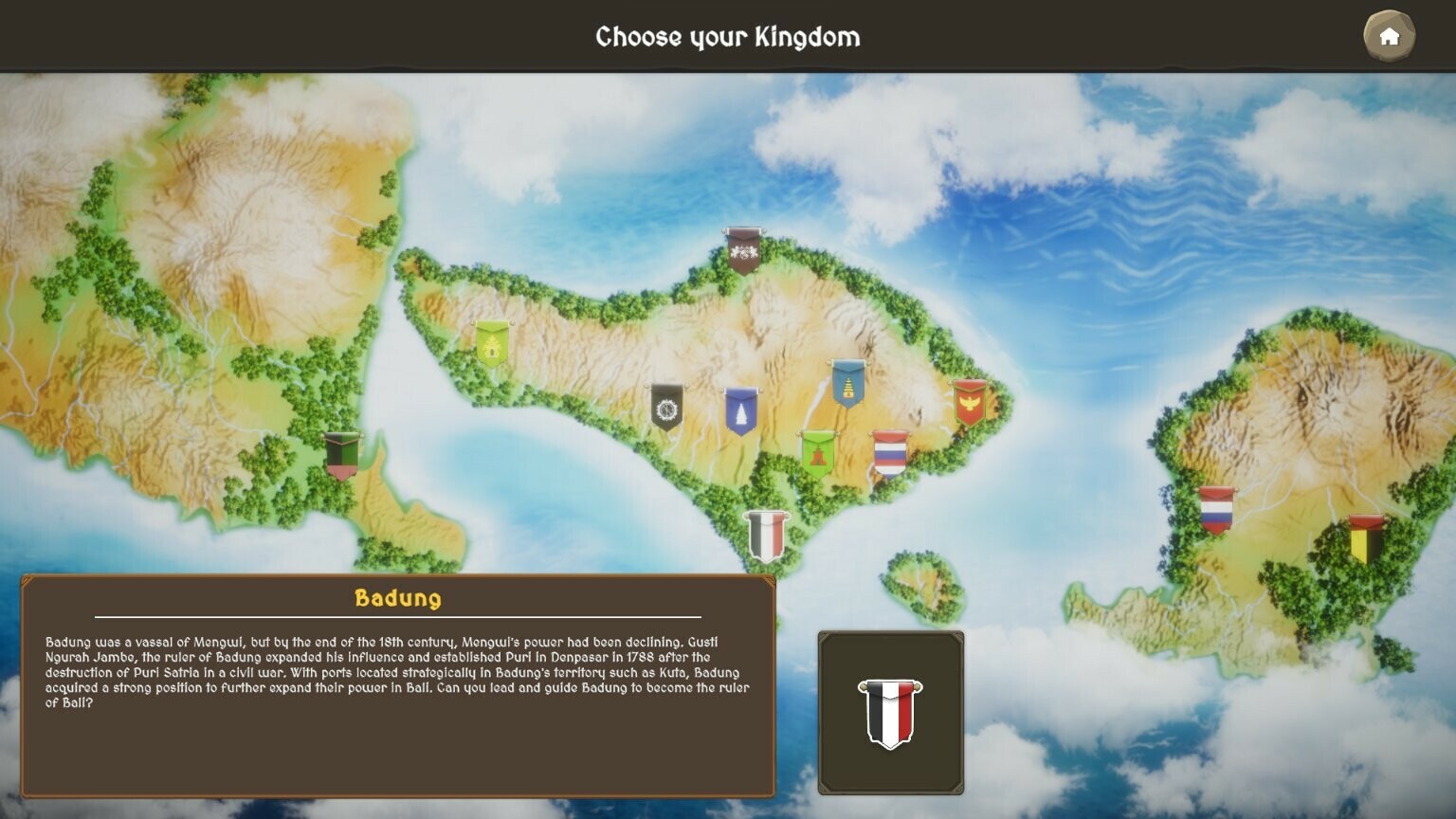Choose the striped banner on the eastern island's west side
Screen dimensions: 1456x819
pyautogui.click(x=1218, y=510)
